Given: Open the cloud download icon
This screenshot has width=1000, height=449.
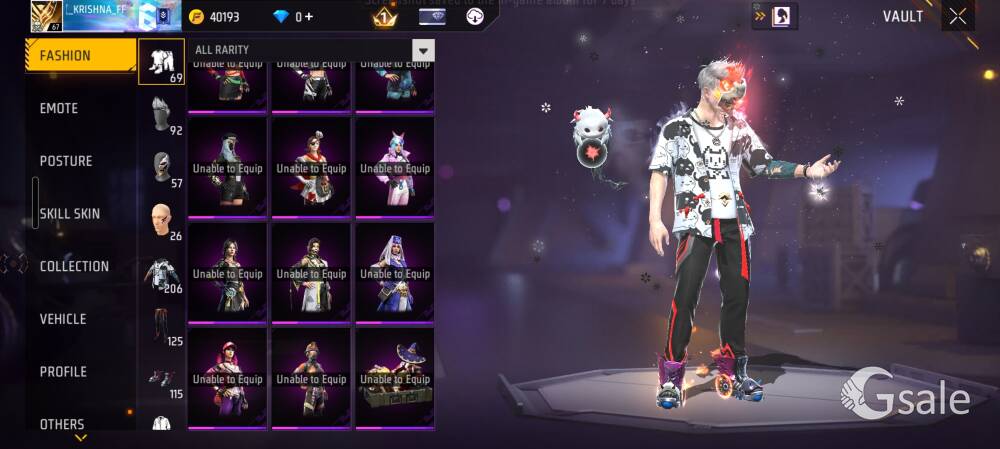Looking at the screenshot, I should (475, 17).
